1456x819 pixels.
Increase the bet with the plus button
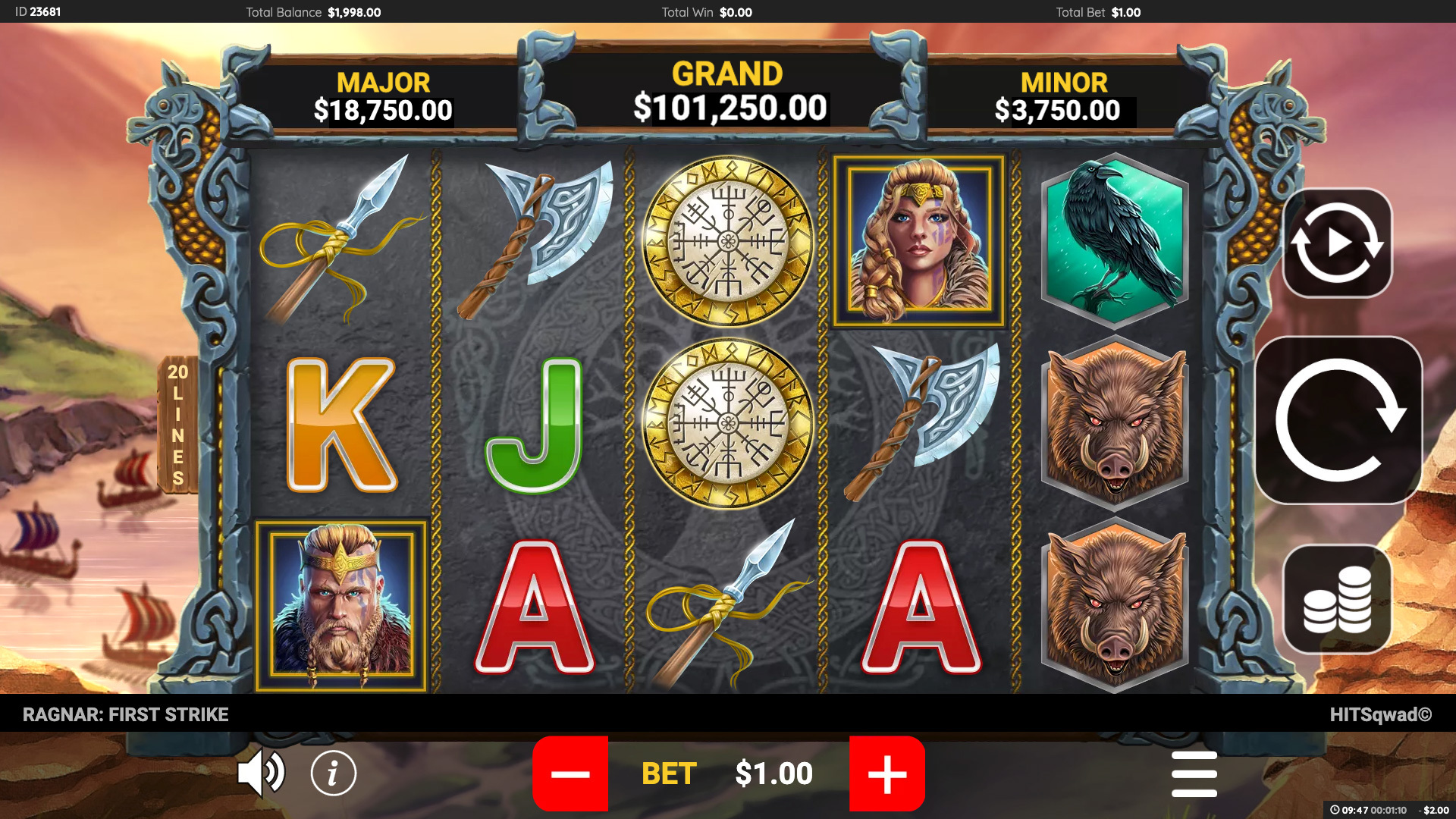pyautogui.click(x=887, y=773)
